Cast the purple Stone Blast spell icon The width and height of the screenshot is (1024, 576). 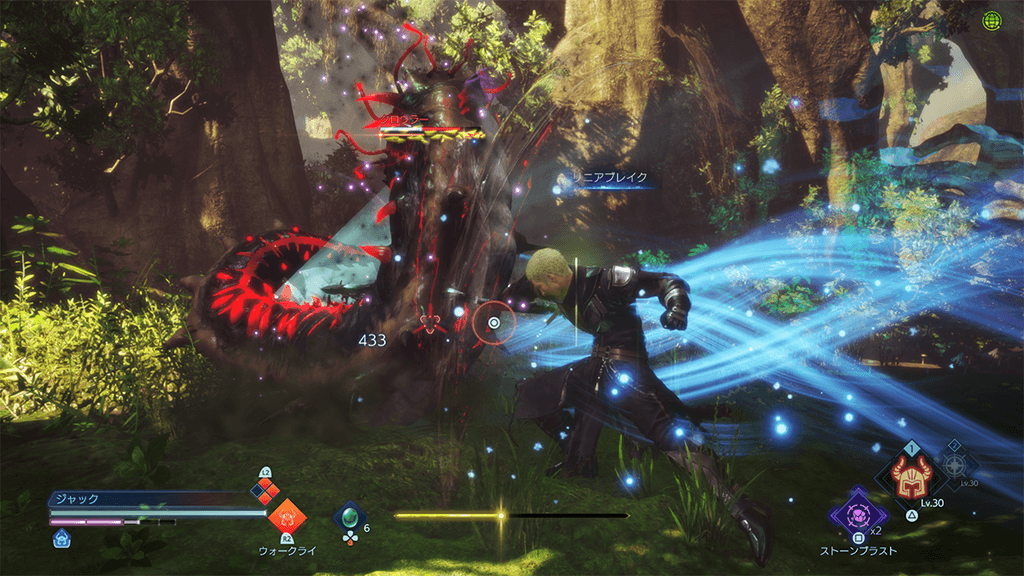[851, 512]
